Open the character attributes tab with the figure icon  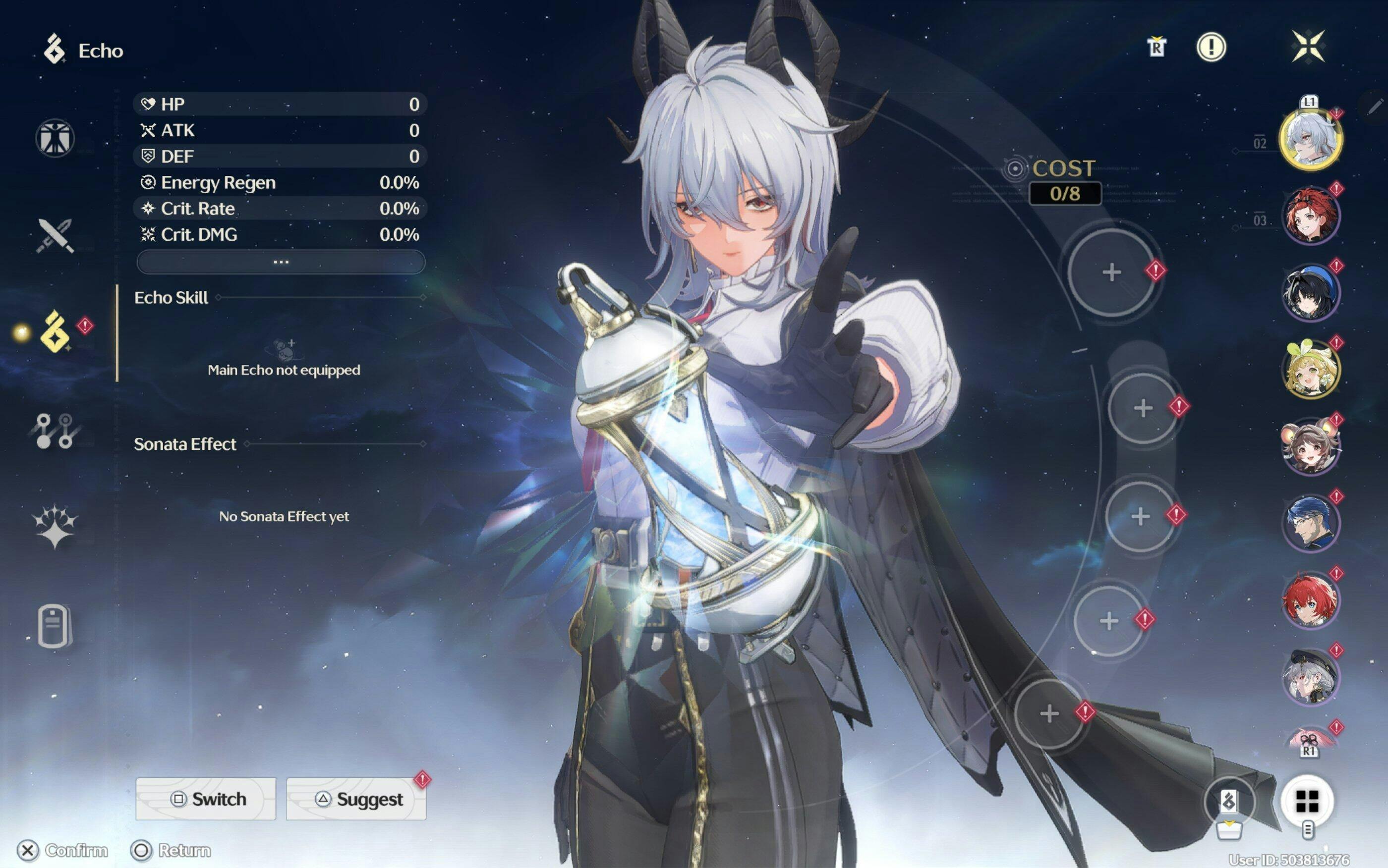pyautogui.click(x=55, y=138)
